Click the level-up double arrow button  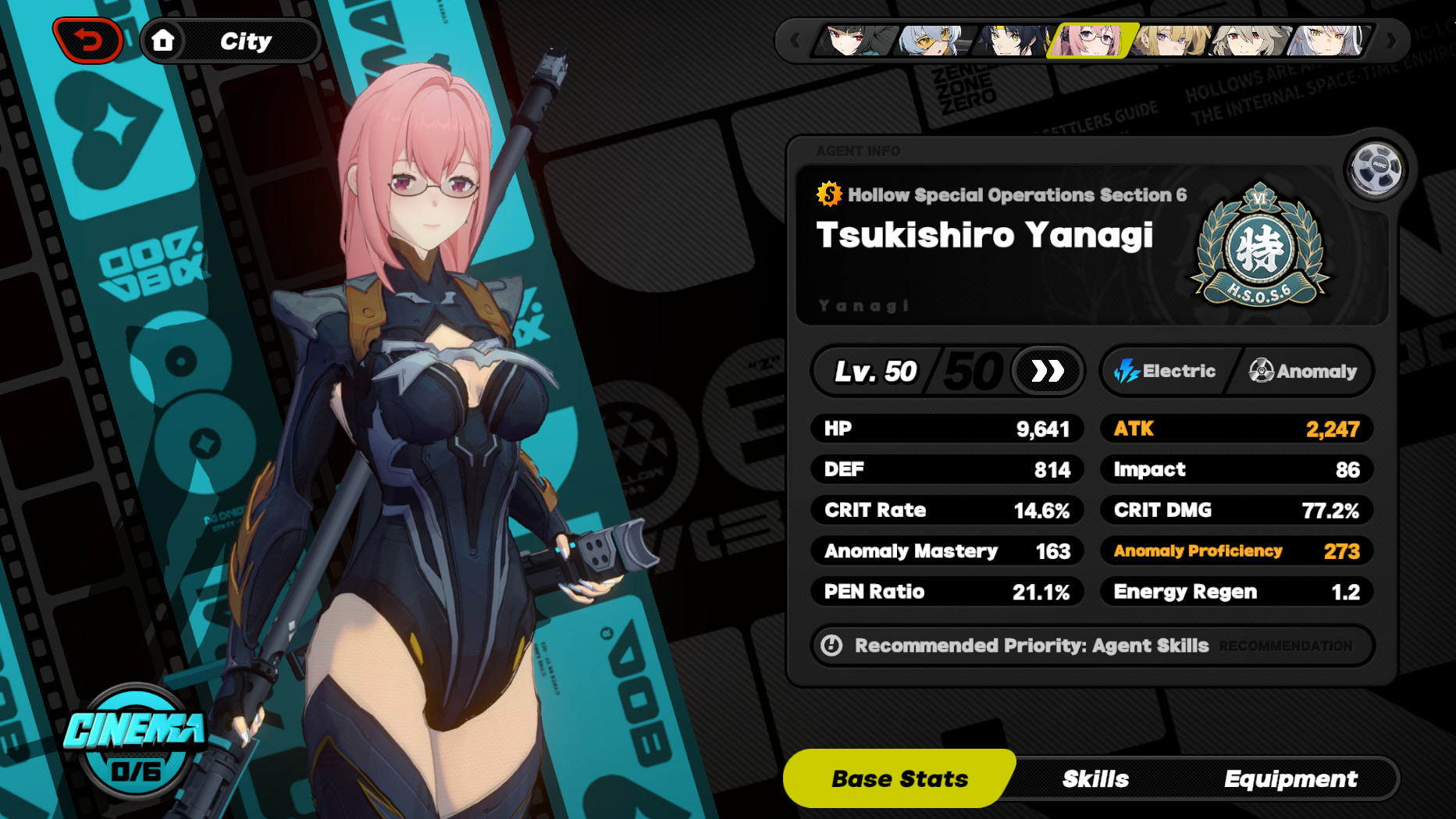click(1047, 371)
